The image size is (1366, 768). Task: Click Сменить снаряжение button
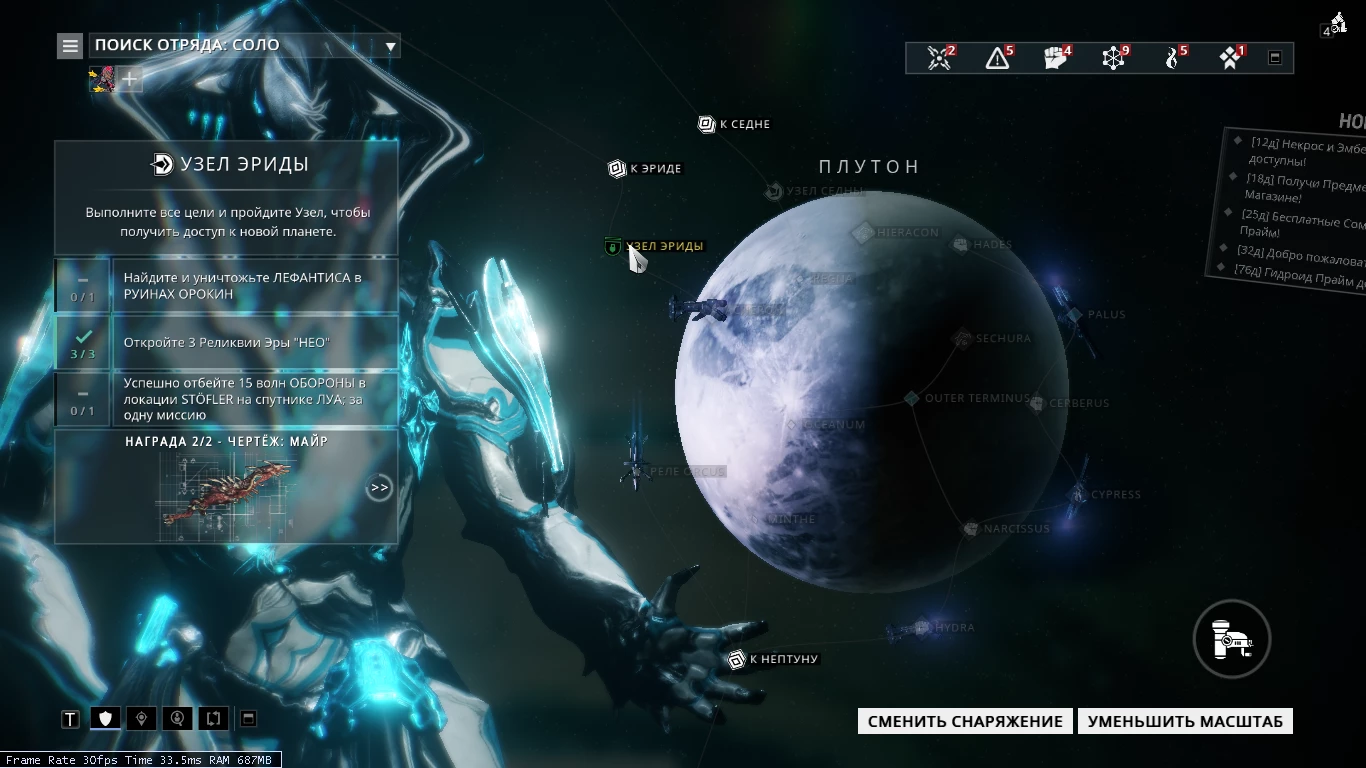pos(965,721)
